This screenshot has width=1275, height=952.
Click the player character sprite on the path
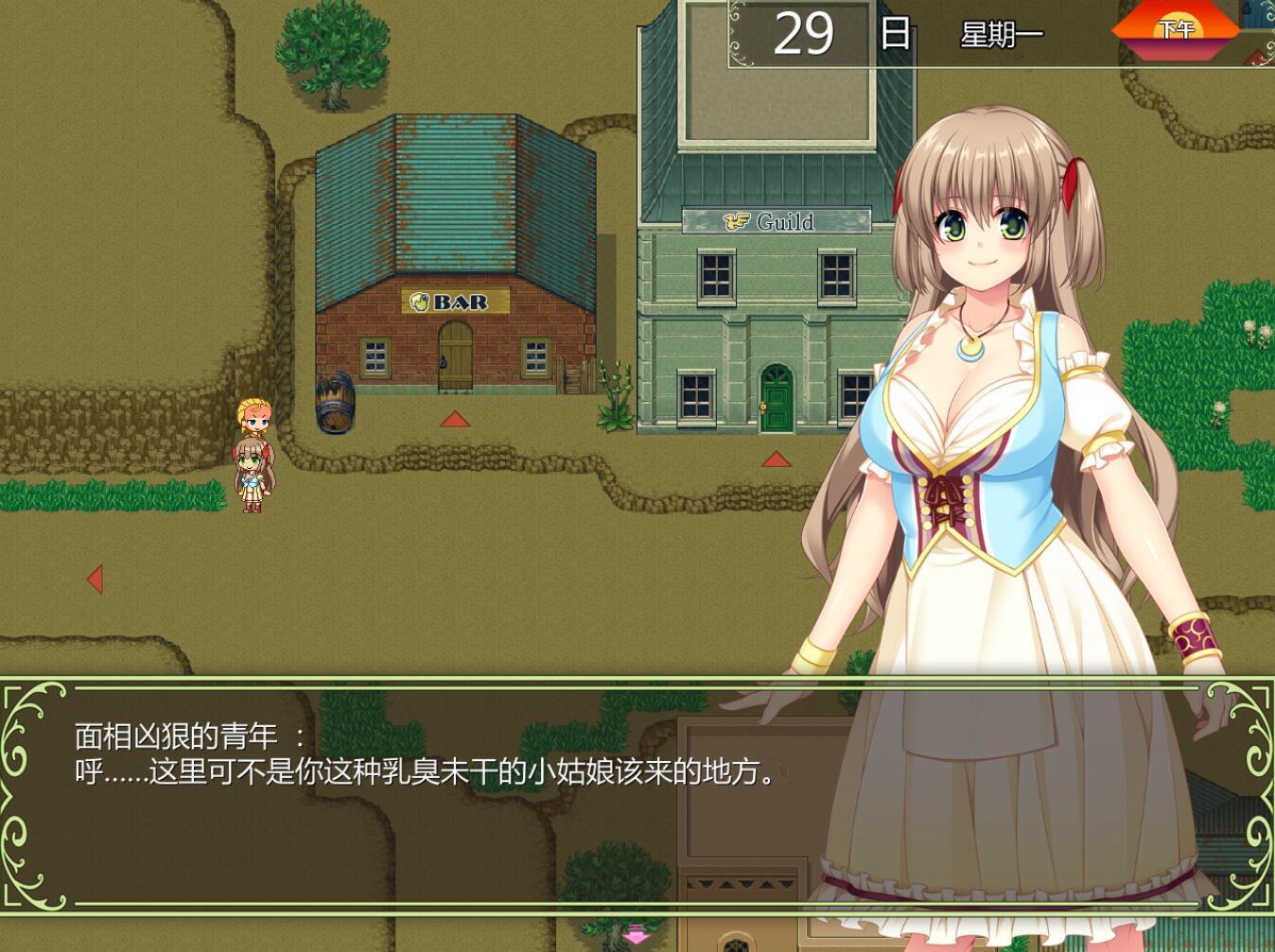point(251,477)
